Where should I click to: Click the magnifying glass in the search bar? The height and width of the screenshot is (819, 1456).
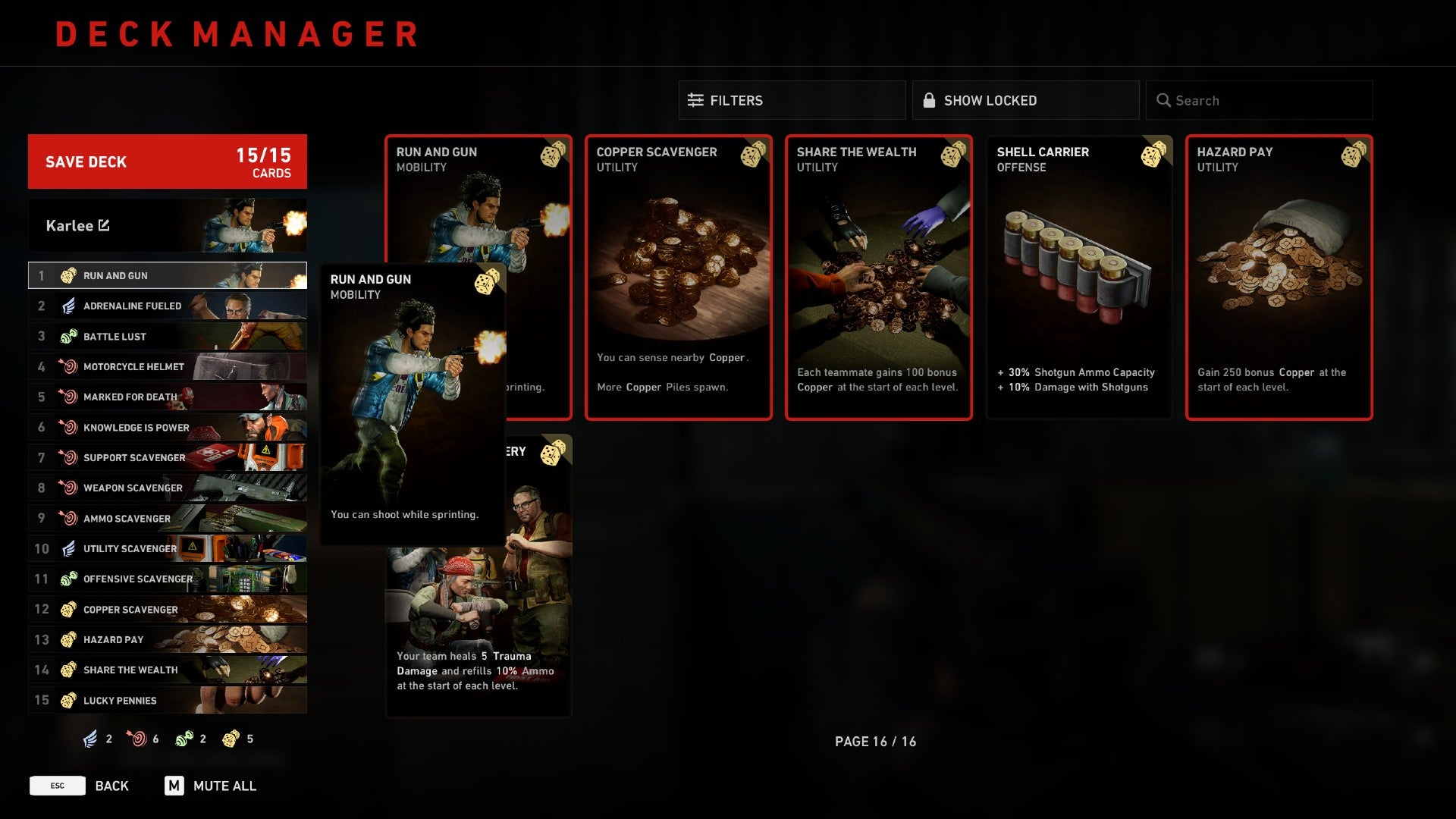point(1163,99)
